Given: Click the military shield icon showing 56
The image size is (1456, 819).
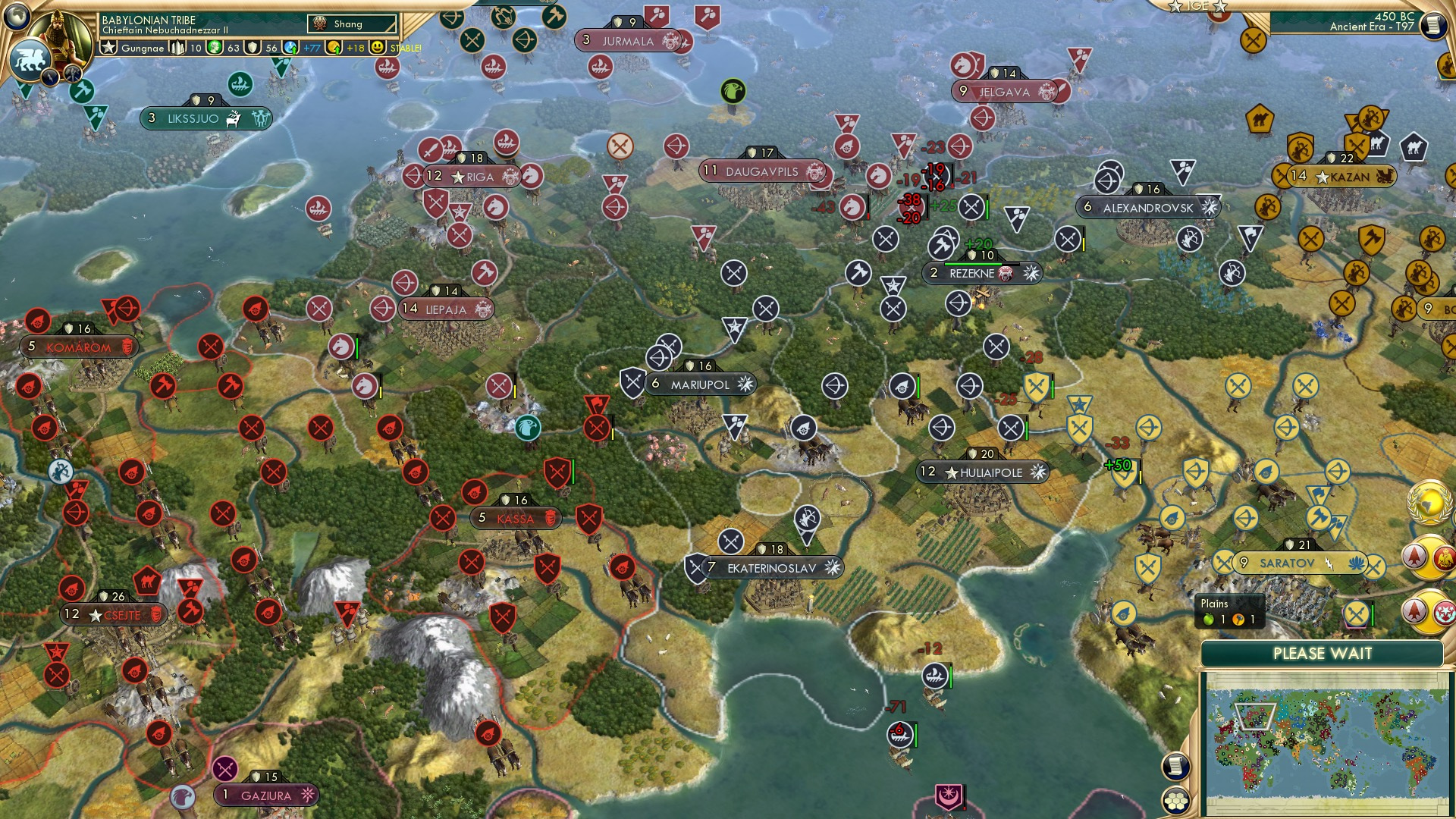Looking at the screenshot, I should click(253, 47).
